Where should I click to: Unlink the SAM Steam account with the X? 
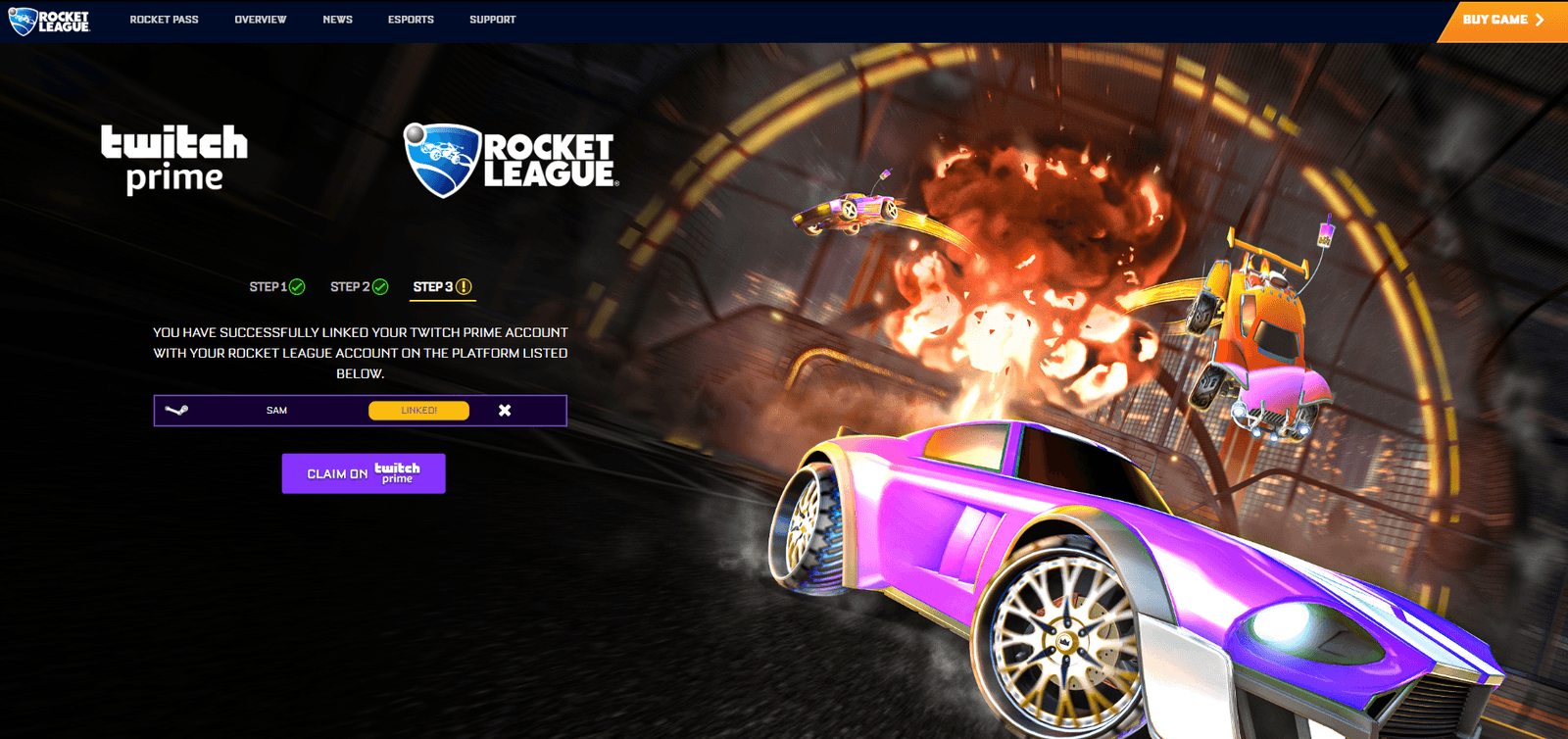click(505, 410)
